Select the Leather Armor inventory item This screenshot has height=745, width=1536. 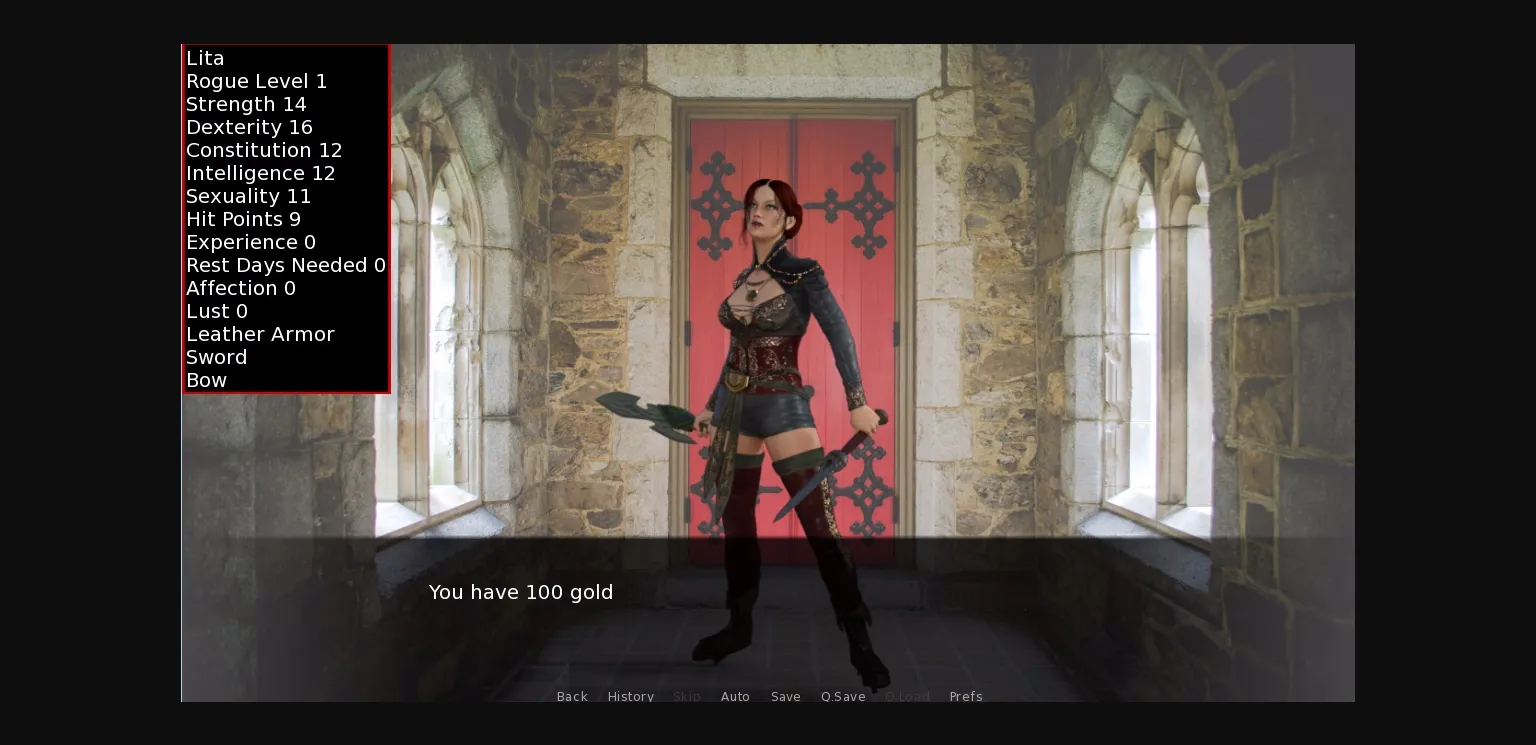click(x=260, y=334)
